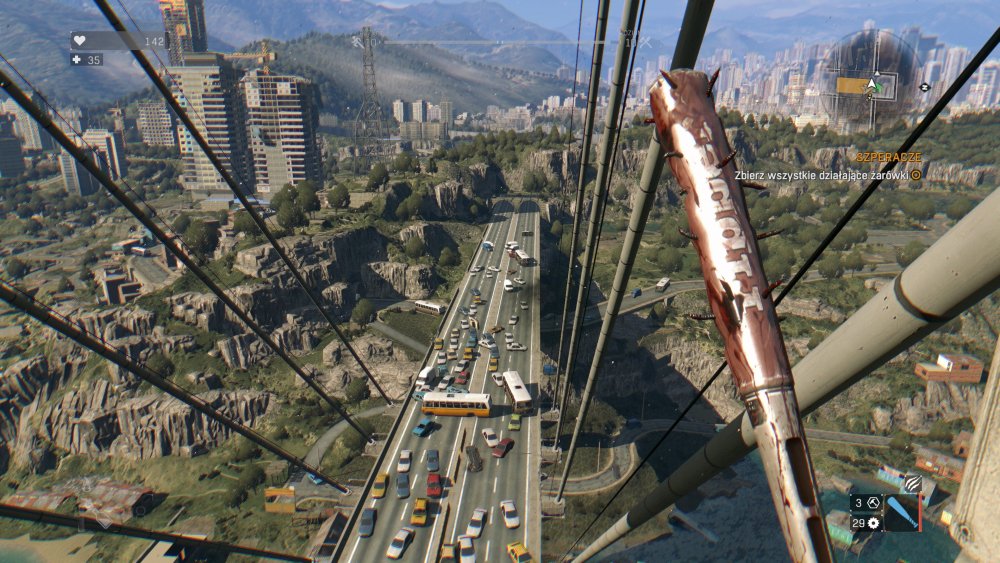
Task: Click the hammer repair icon
Action: click(871, 503)
